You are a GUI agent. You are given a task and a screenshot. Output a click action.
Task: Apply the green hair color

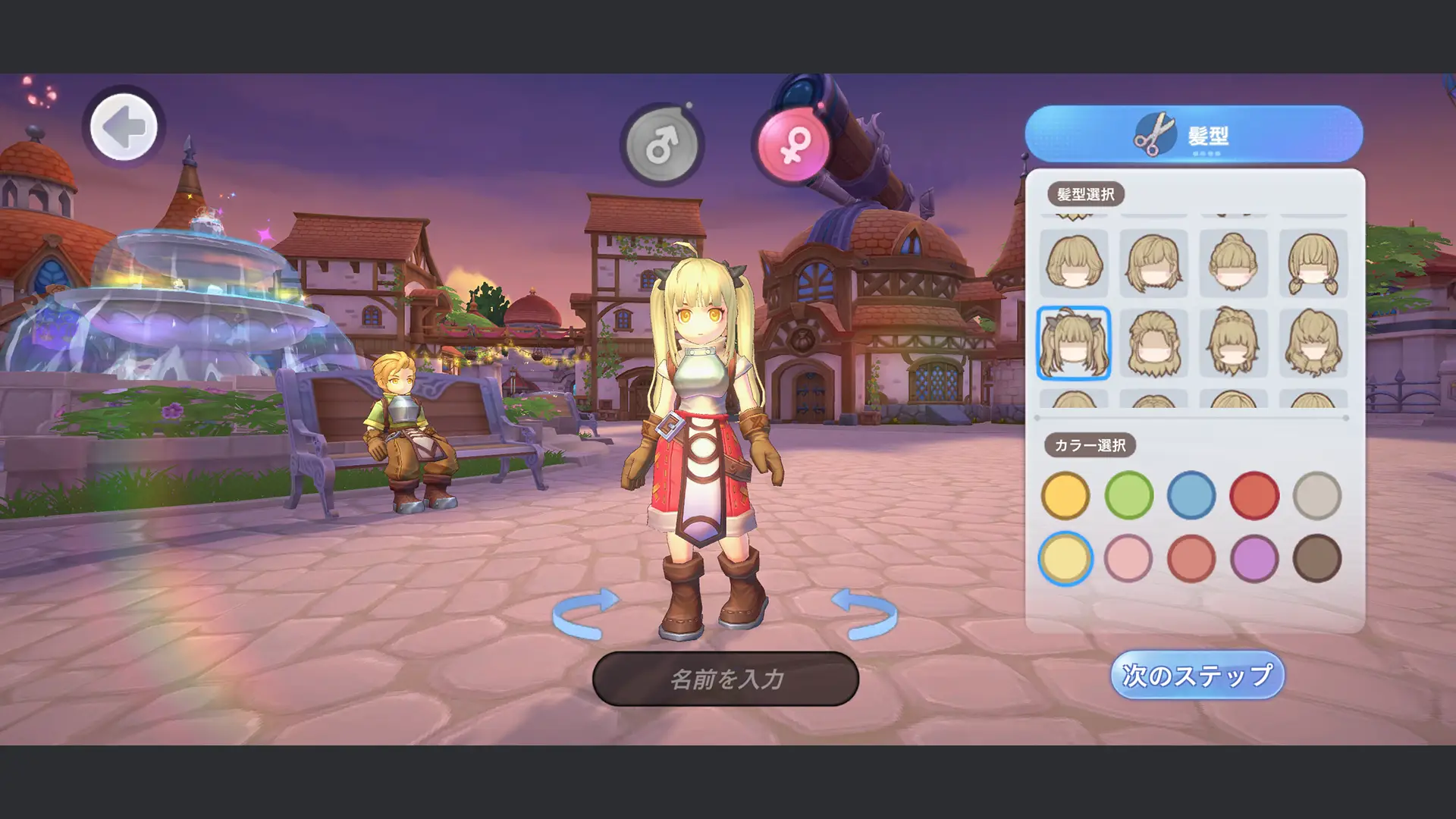pos(1128,496)
